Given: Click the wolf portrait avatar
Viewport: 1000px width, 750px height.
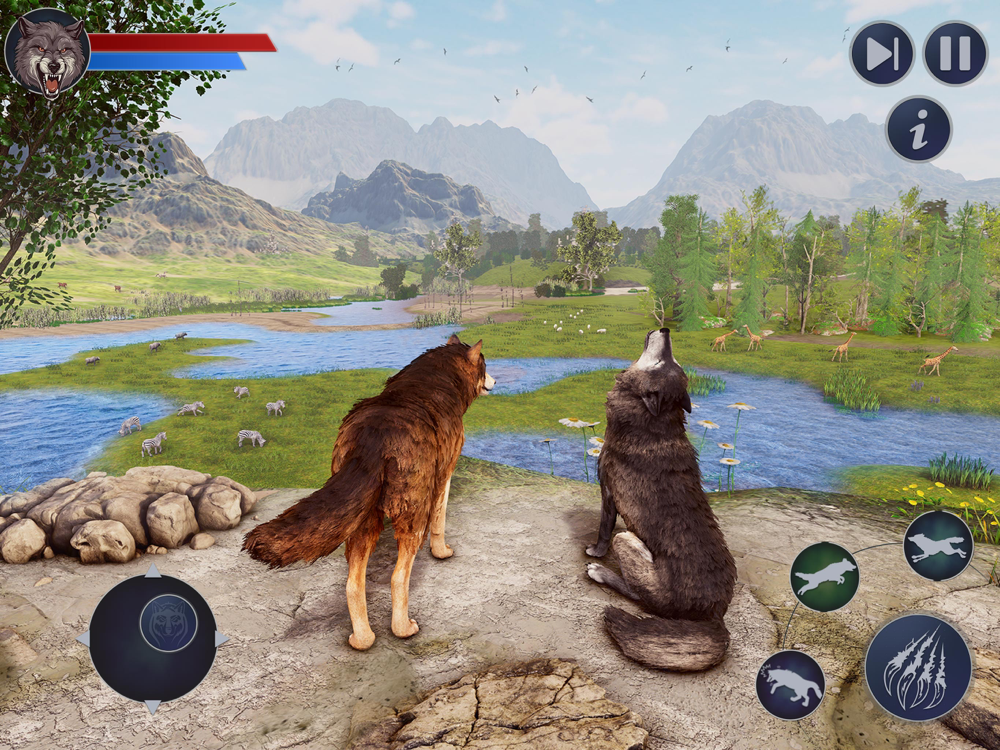Looking at the screenshot, I should tap(47, 53).
